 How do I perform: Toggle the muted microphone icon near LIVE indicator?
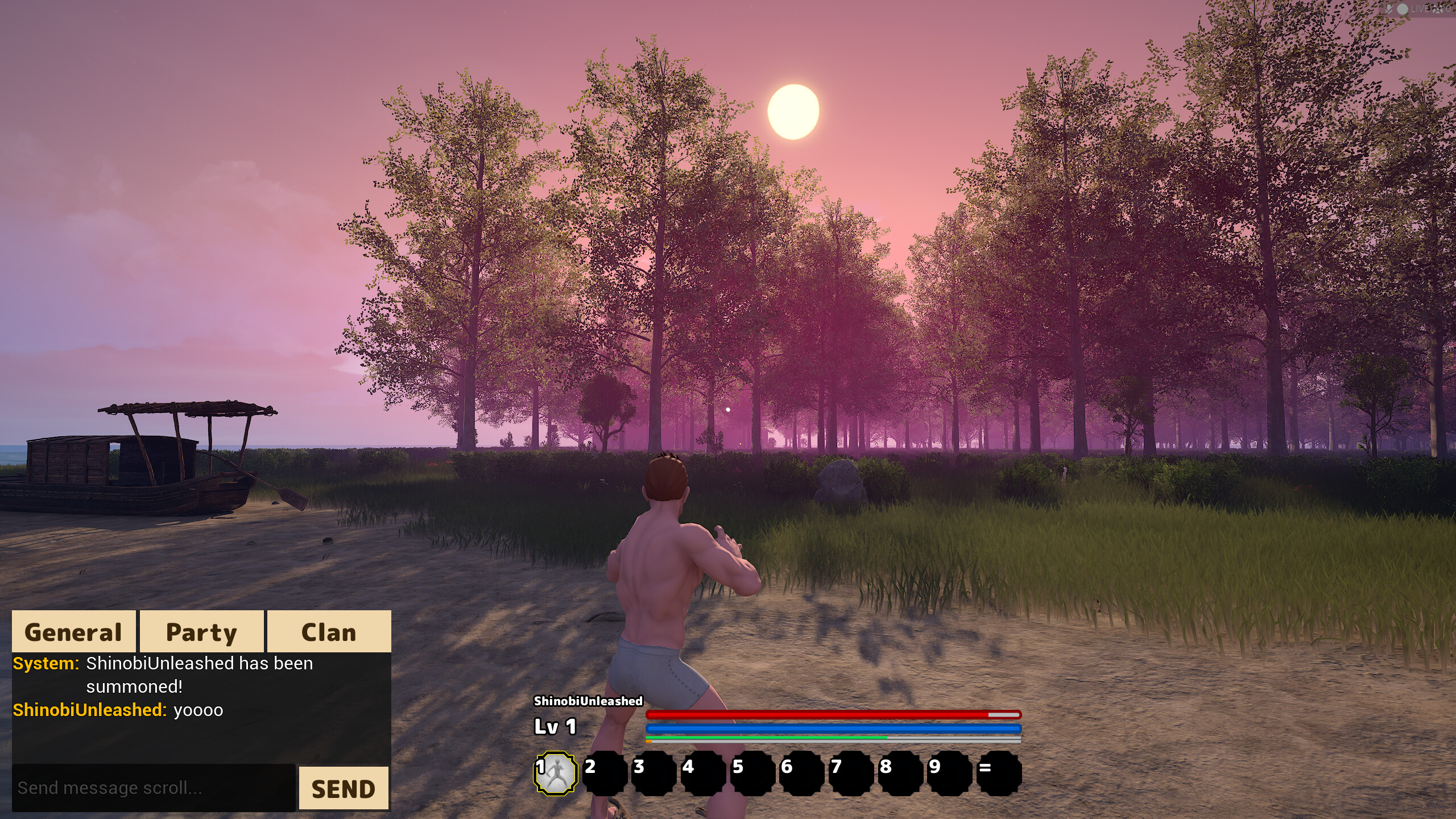coord(1388,9)
